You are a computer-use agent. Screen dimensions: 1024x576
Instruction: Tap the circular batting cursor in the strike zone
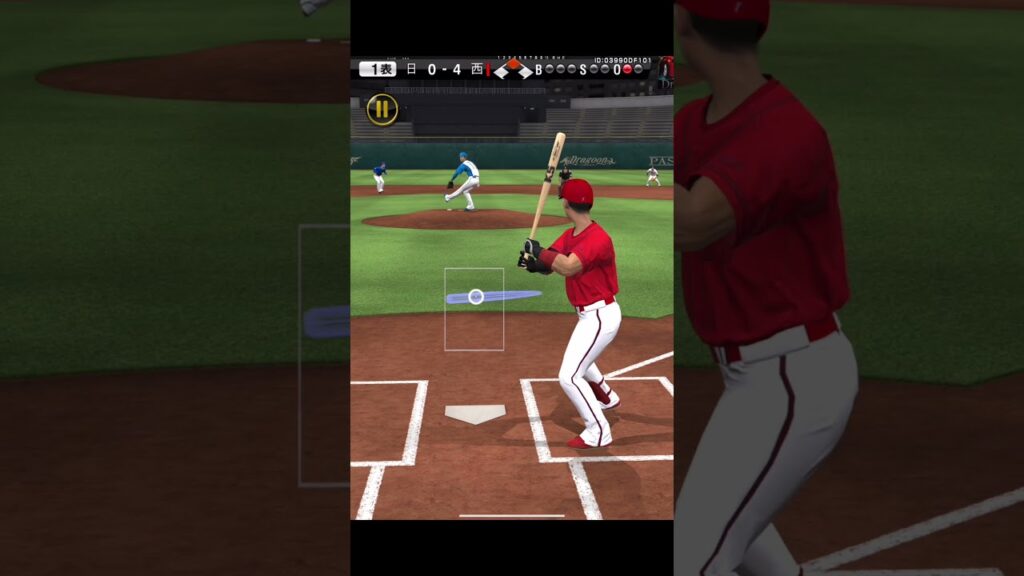click(x=476, y=296)
